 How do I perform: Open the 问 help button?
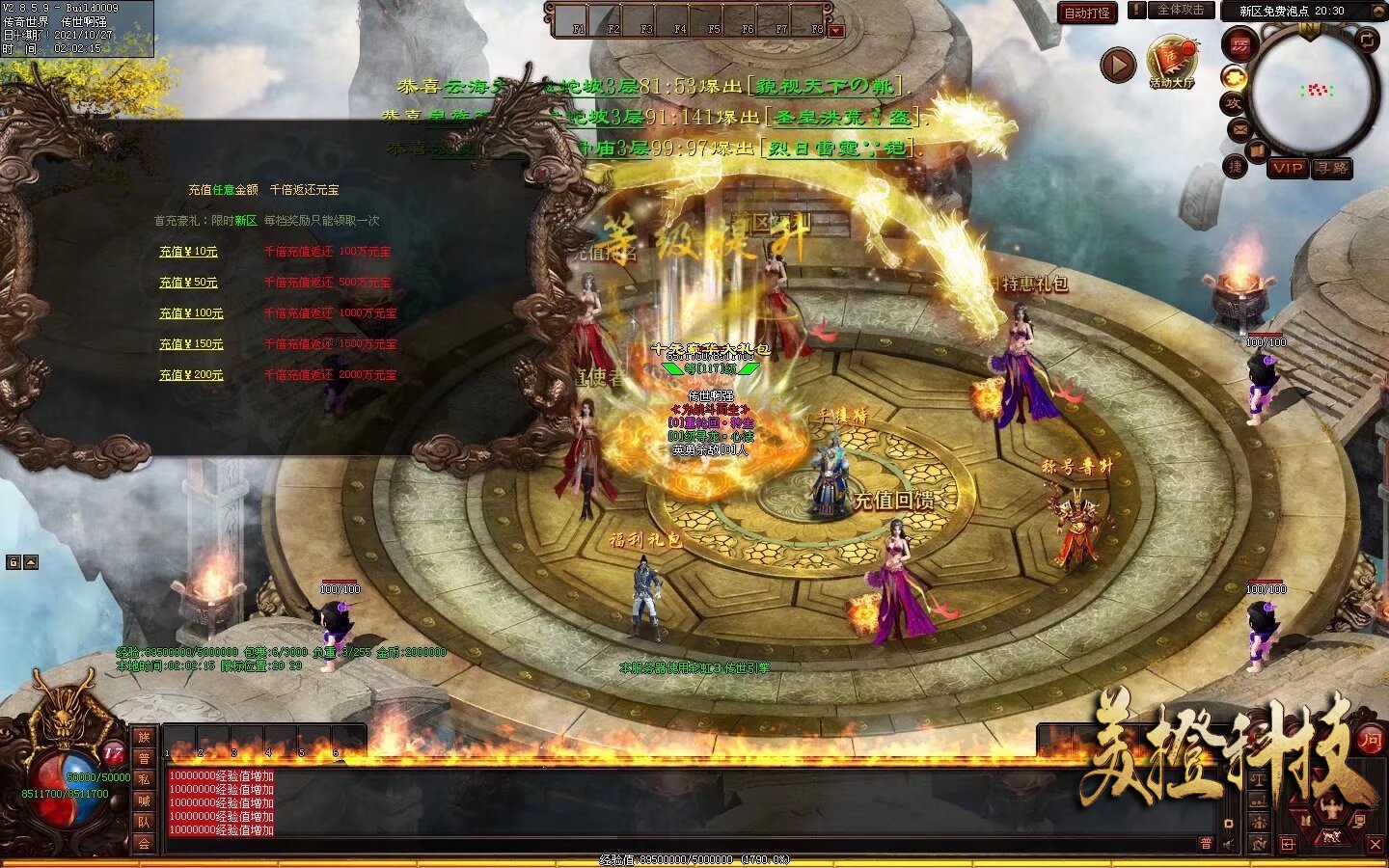point(1371,741)
